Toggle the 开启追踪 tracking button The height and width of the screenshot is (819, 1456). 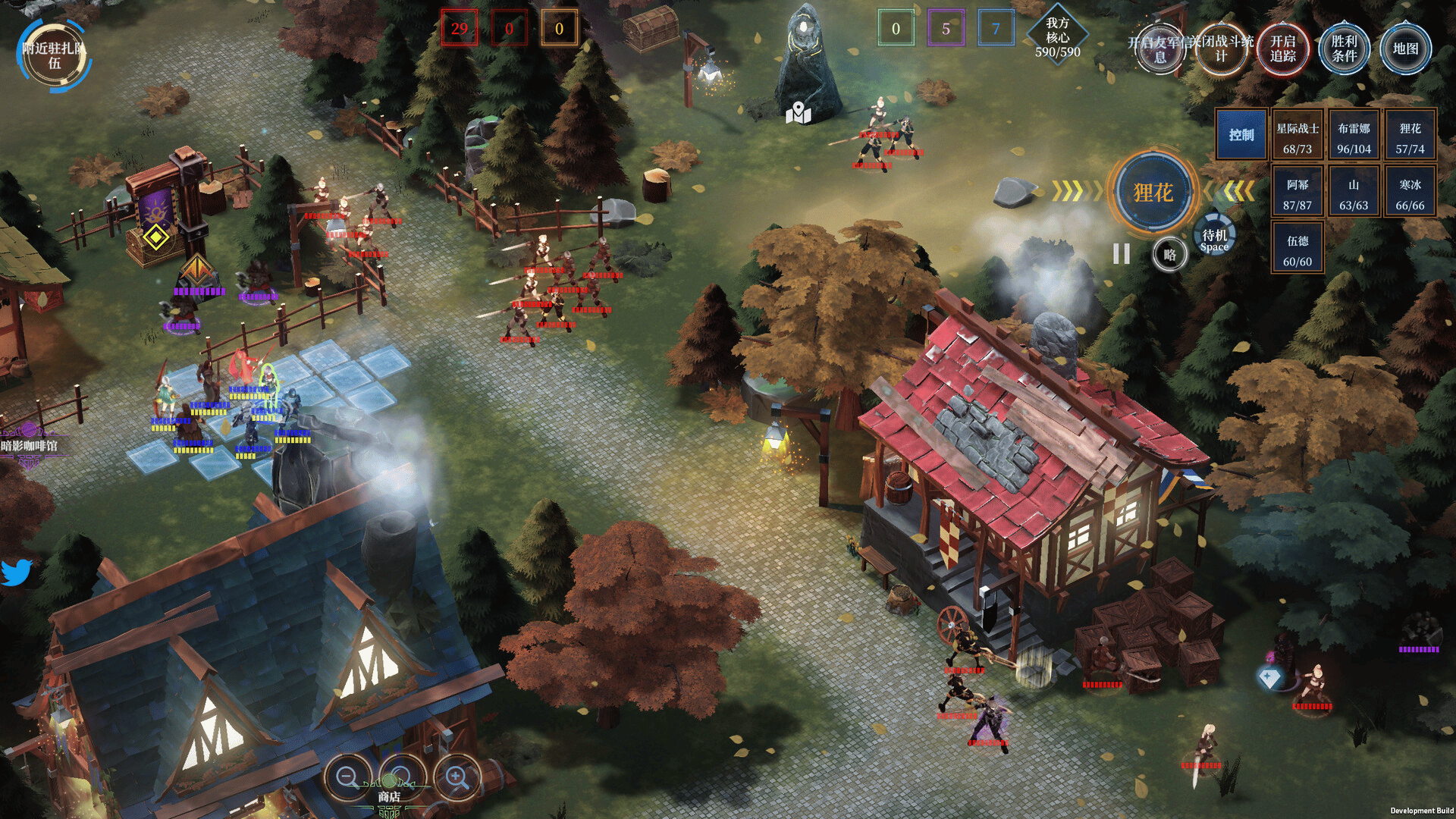click(1282, 49)
